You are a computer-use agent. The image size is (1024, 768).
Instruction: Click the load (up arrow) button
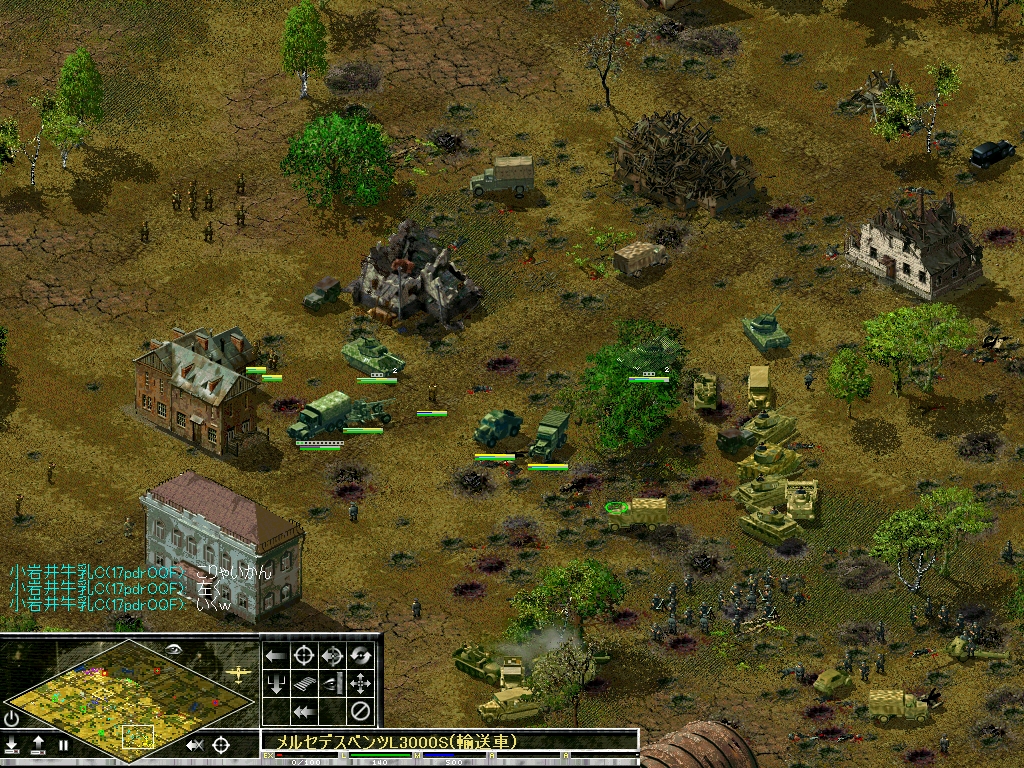click(38, 745)
